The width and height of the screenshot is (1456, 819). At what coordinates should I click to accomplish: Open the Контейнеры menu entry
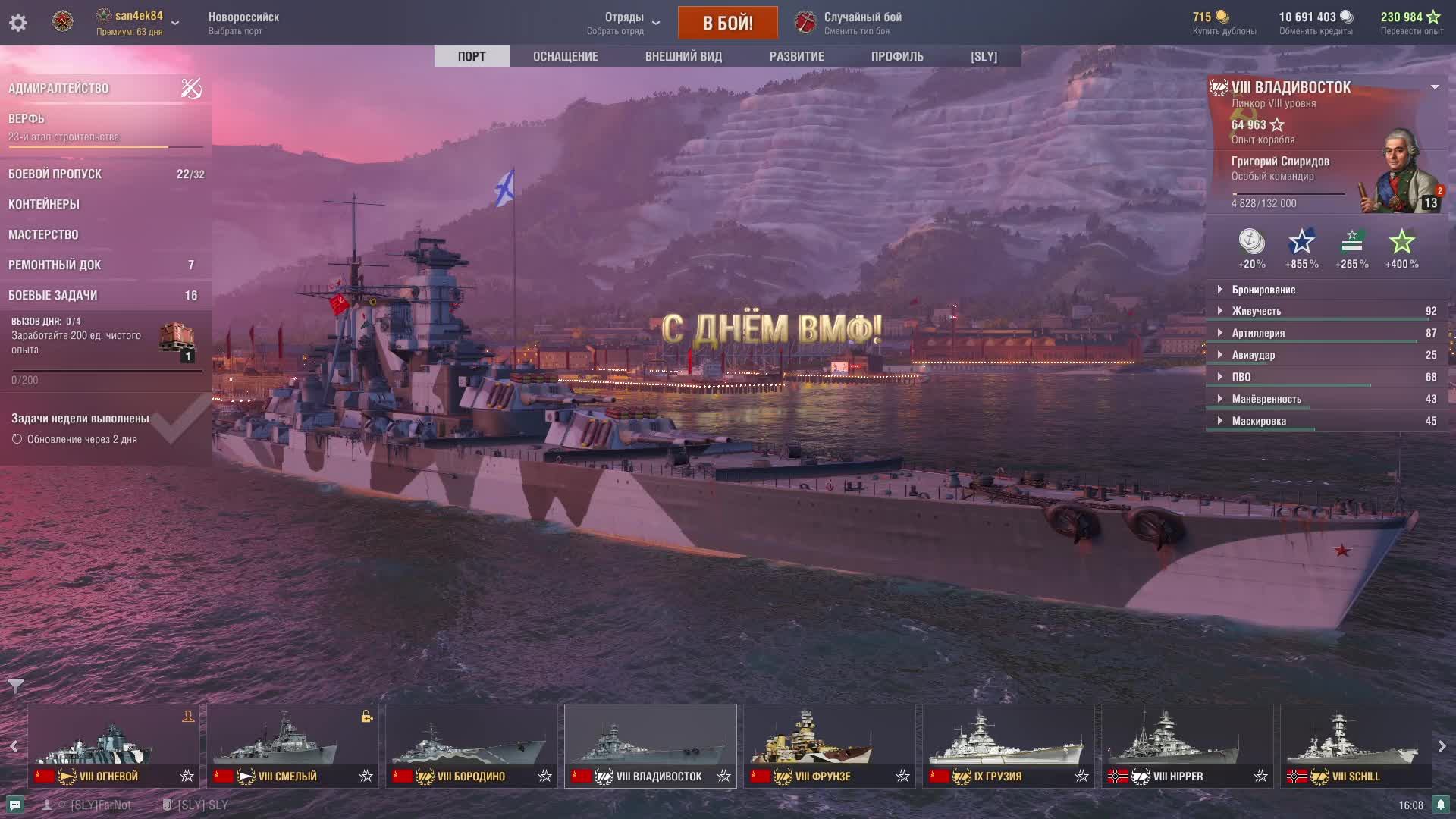click(x=44, y=204)
